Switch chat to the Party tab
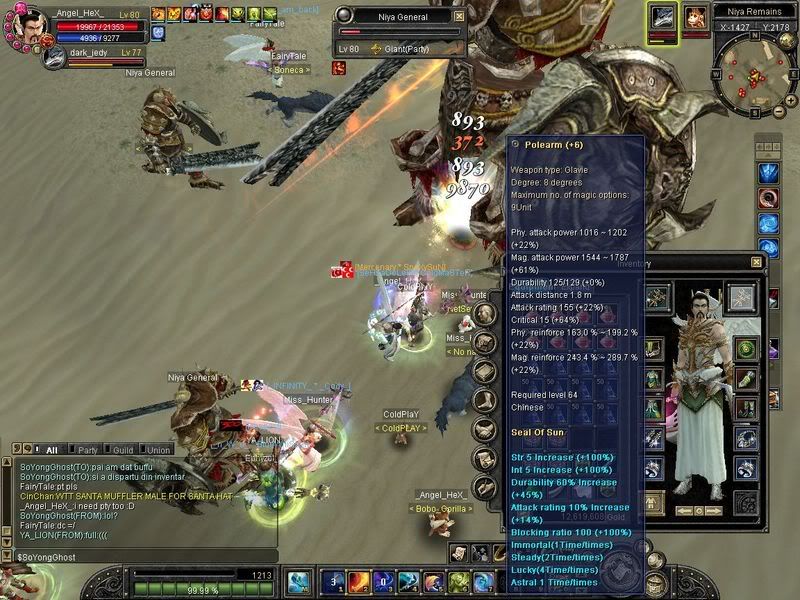The width and height of the screenshot is (800, 600). pyautogui.click(x=88, y=450)
